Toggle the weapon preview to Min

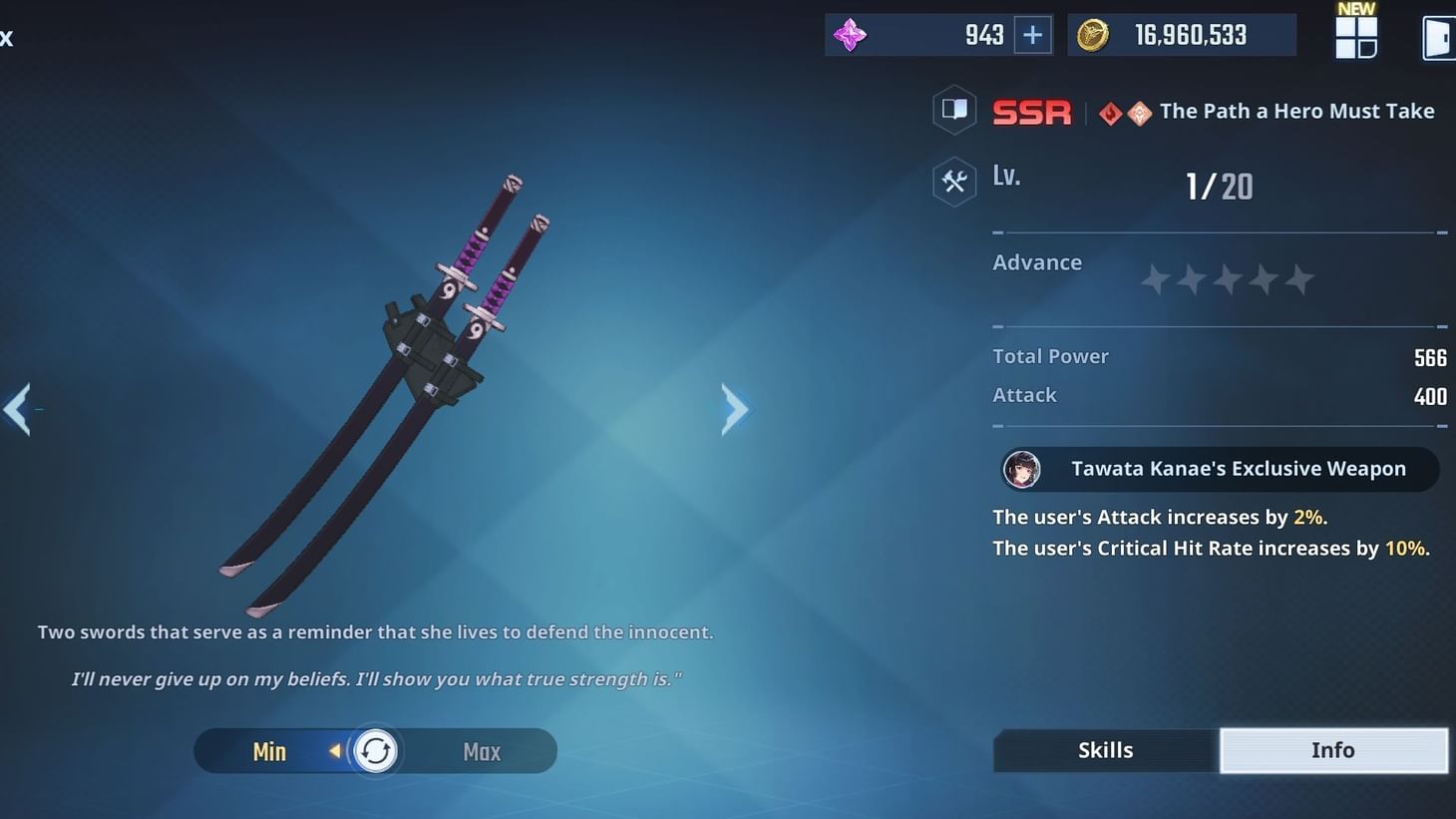click(x=268, y=750)
